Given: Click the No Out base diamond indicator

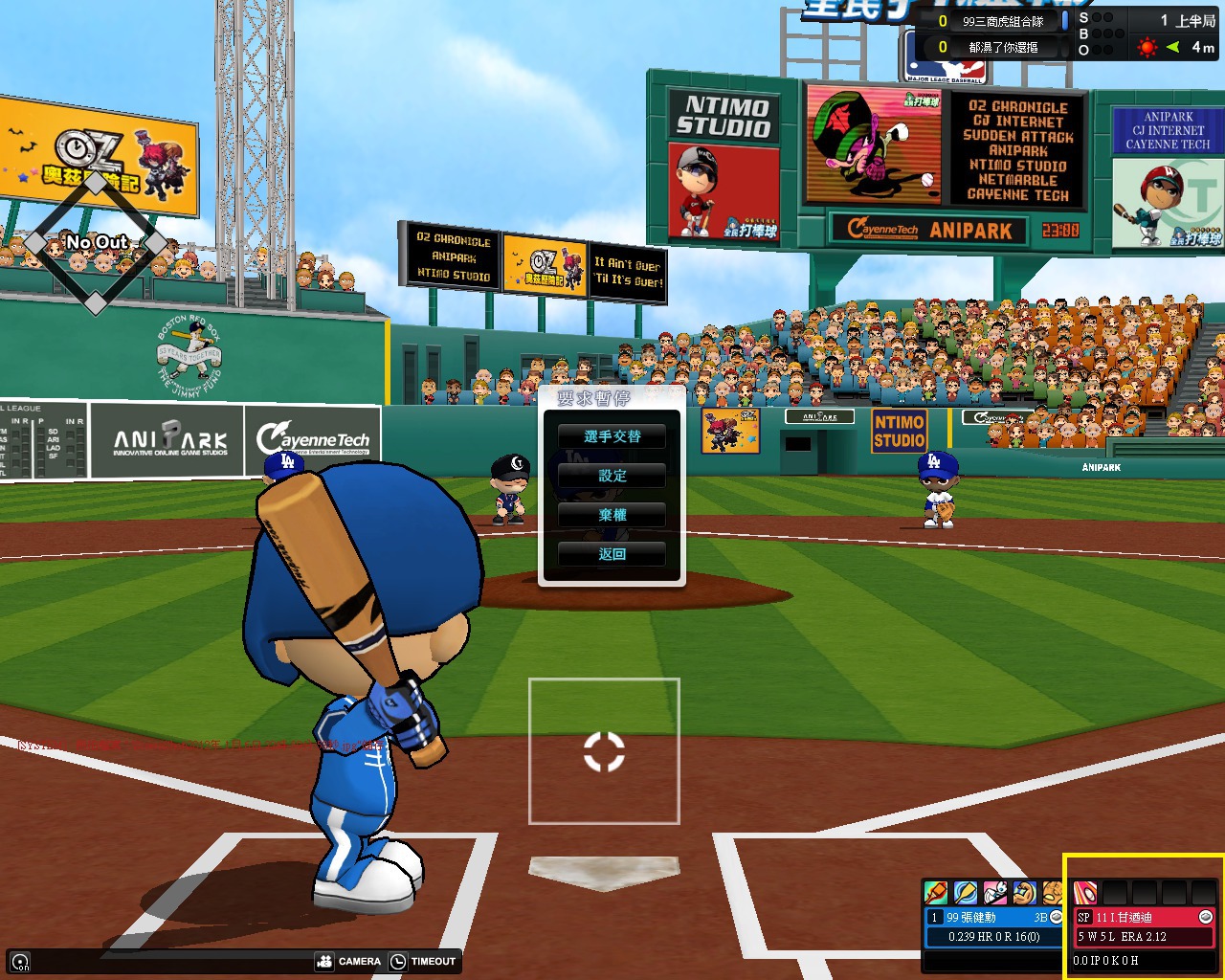Looking at the screenshot, I should (96, 244).
